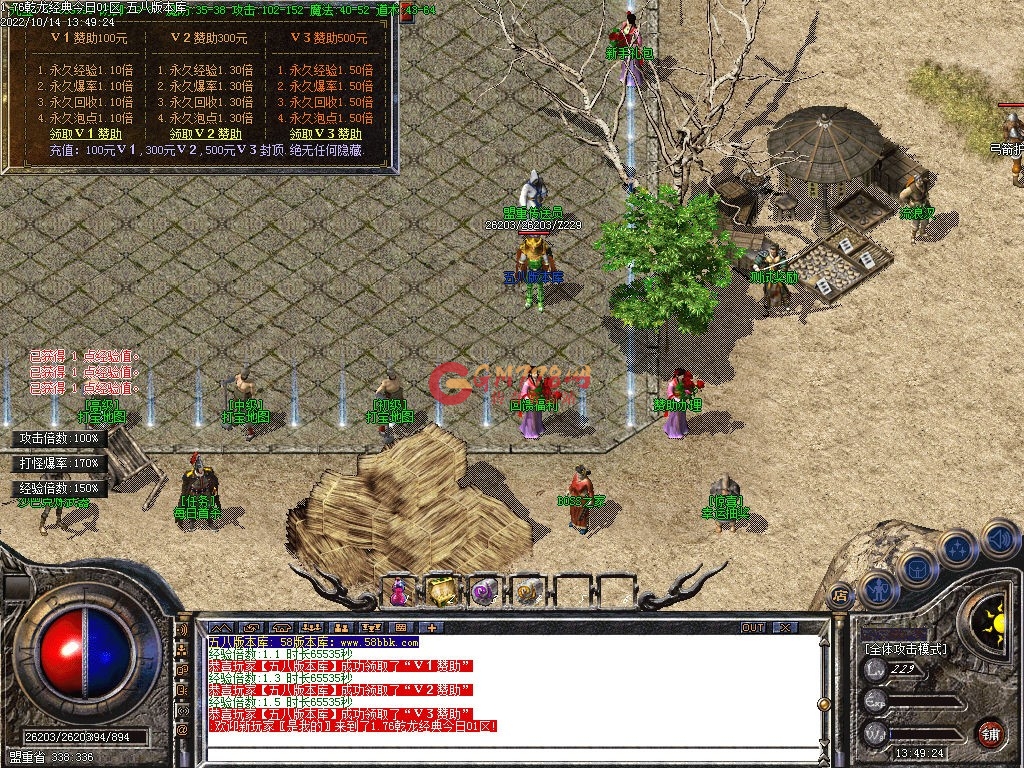Click the mountain icon on chat toolbar
The image size is (1024, 768).
click(x=219, y=627)
